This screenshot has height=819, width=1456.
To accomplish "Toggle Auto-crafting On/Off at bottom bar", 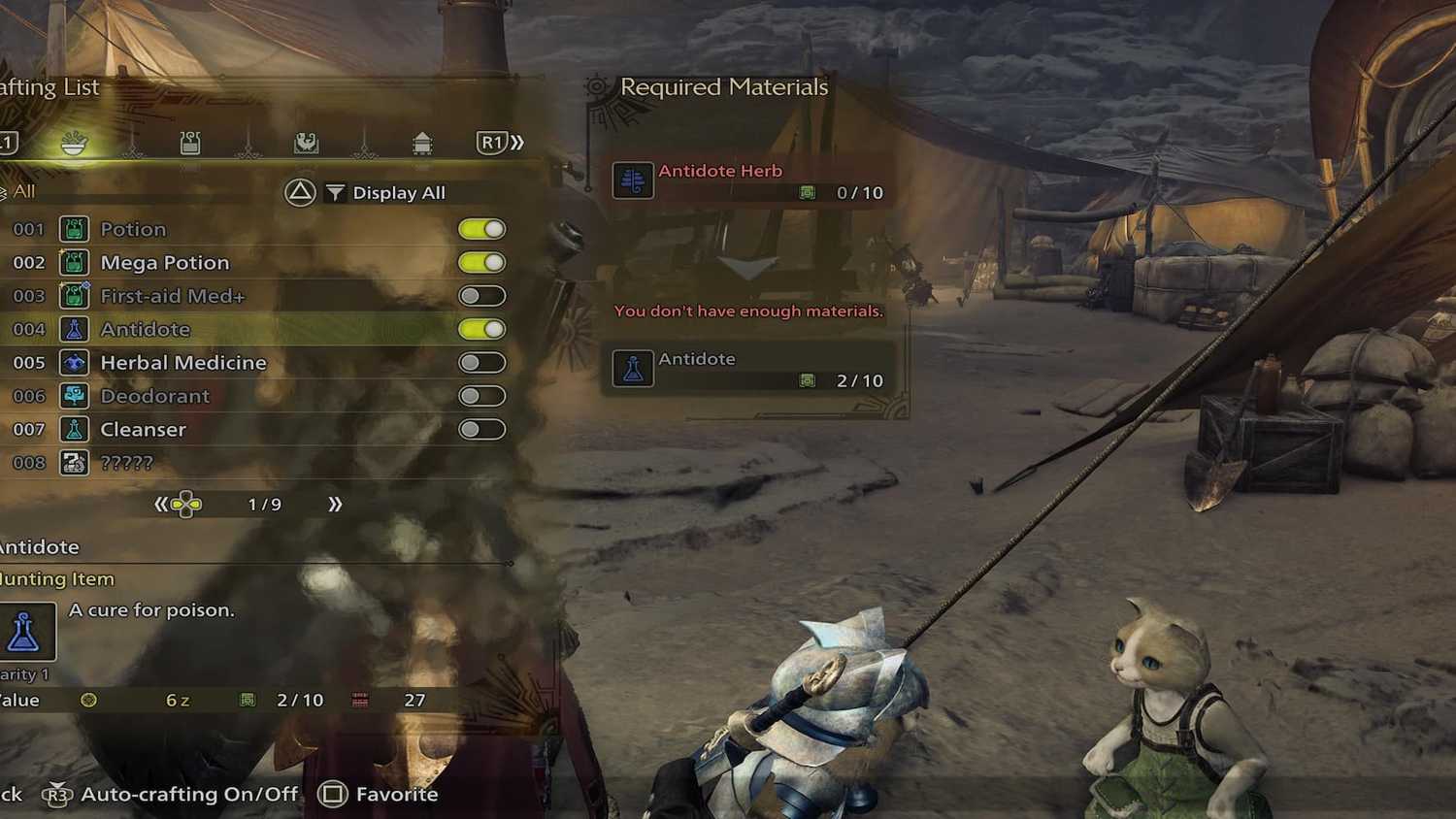I will (190, 794).
